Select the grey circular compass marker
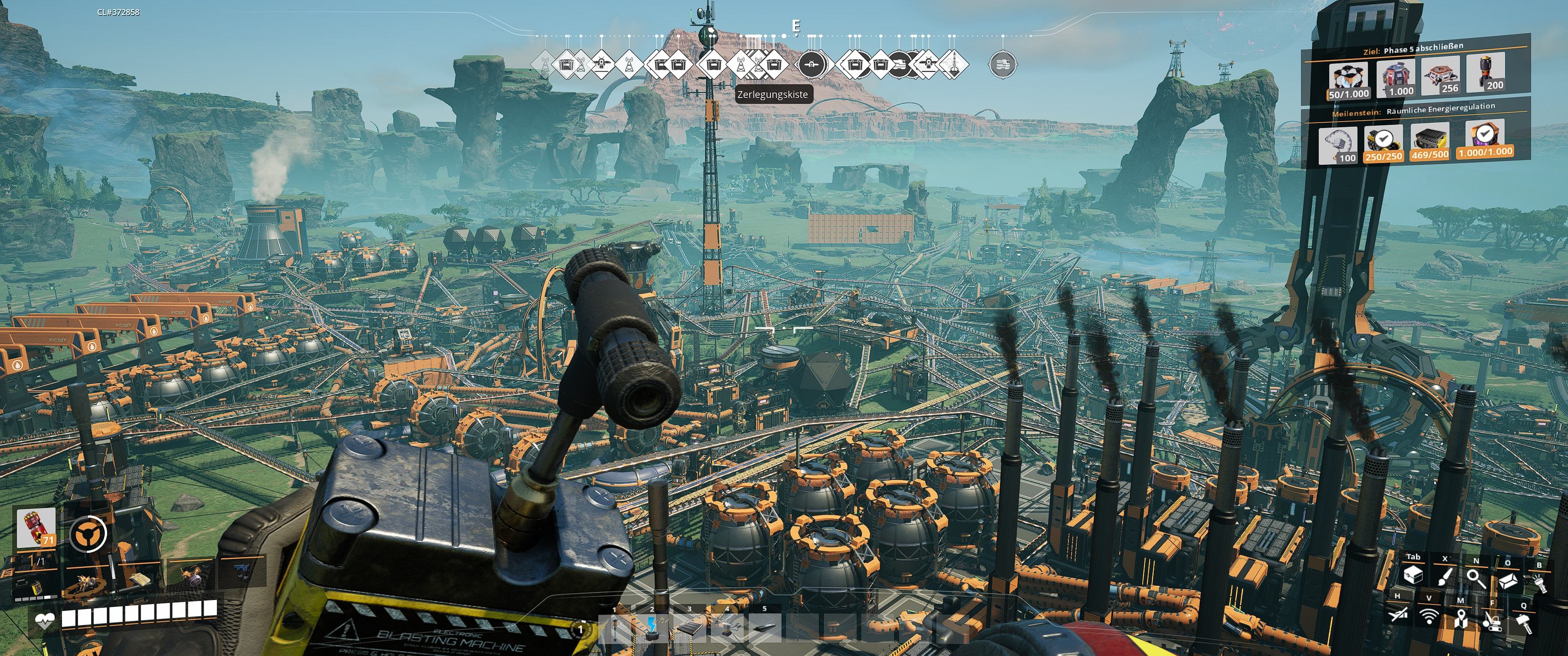 pos(1002,64)
